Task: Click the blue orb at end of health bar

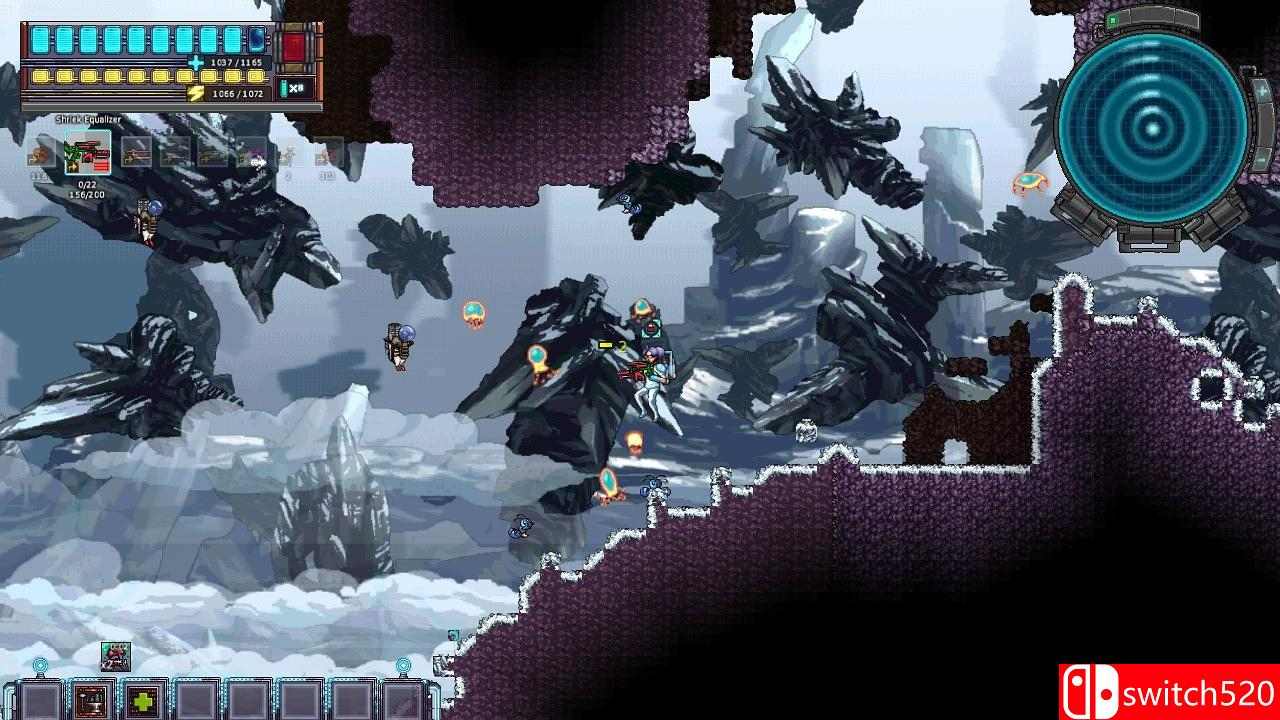Action: tap(257, 40)
